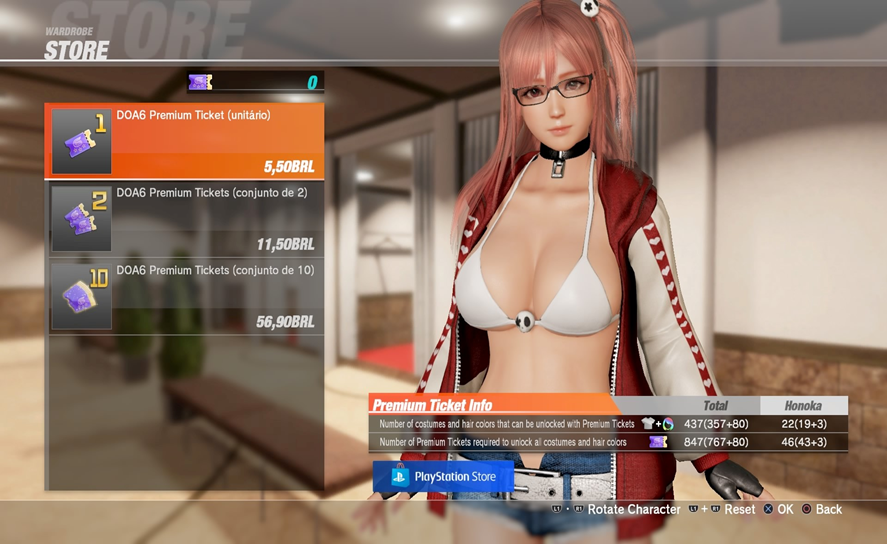Viewport: 887px width, 544px height.
Task: Choose the Premium Tickets set of 2
Action: point(185,218)
